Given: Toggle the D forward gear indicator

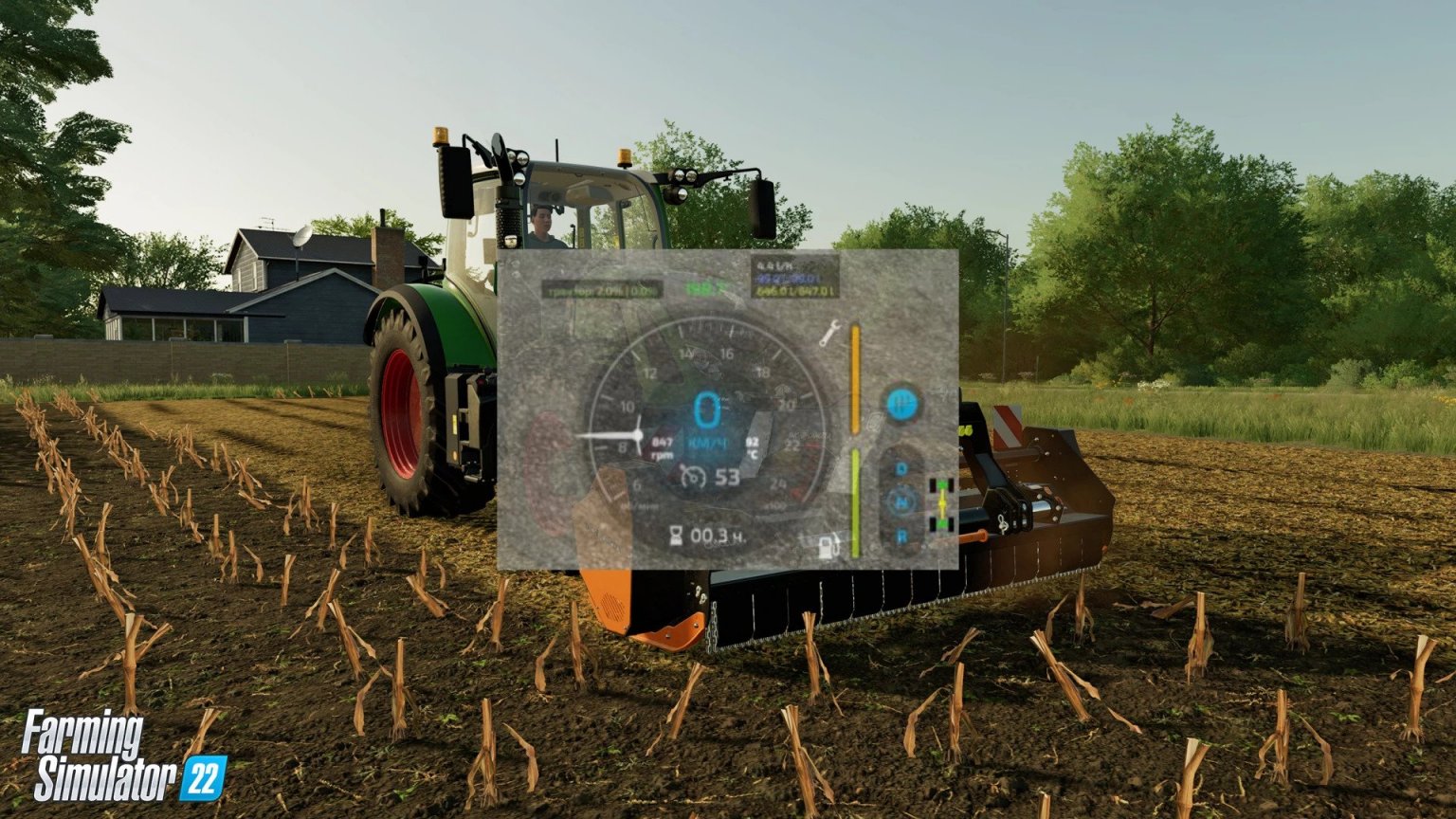Looking at the screenshot, I should (x=901, y=468).
